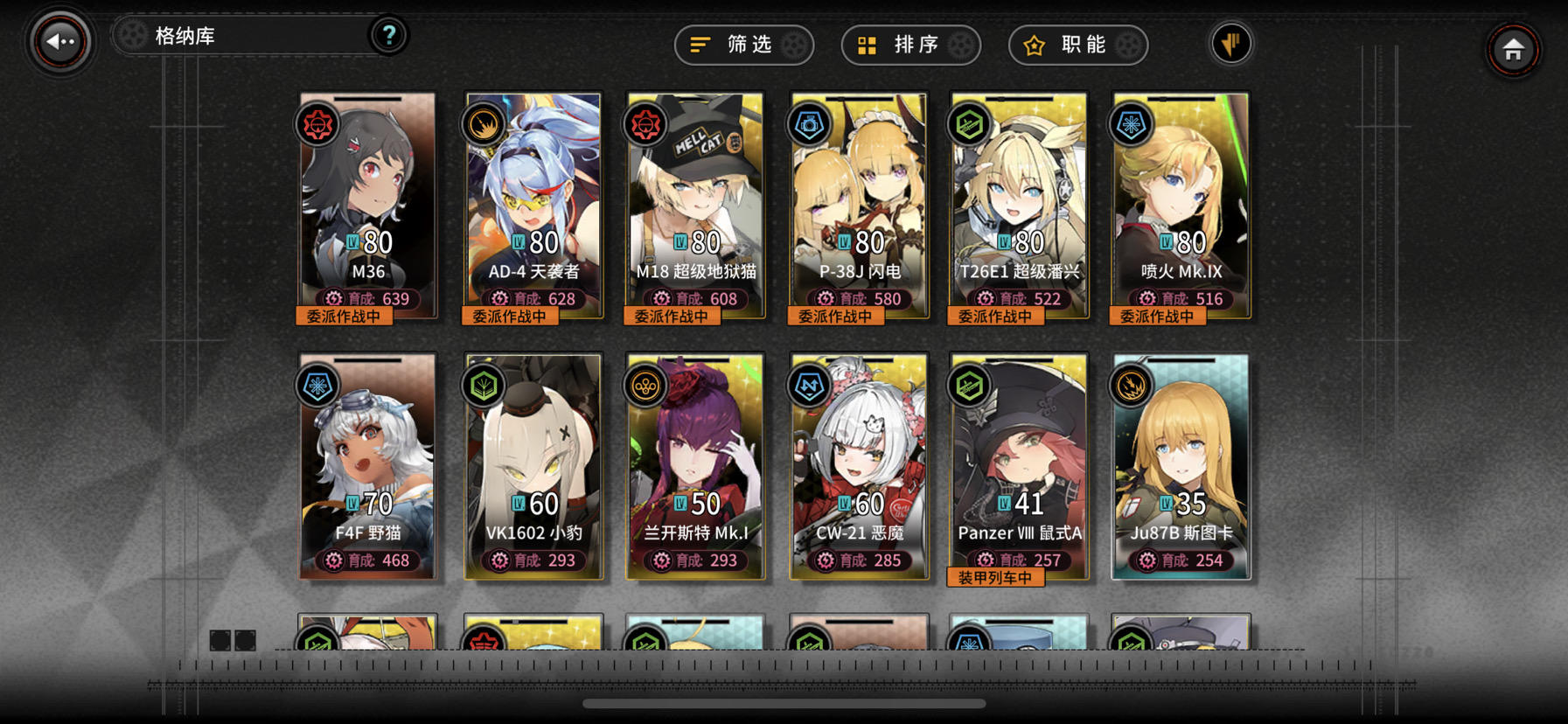This screenshot has width=1568, height=724.
Task: Click the back arrow at top left
Action: 59,38
